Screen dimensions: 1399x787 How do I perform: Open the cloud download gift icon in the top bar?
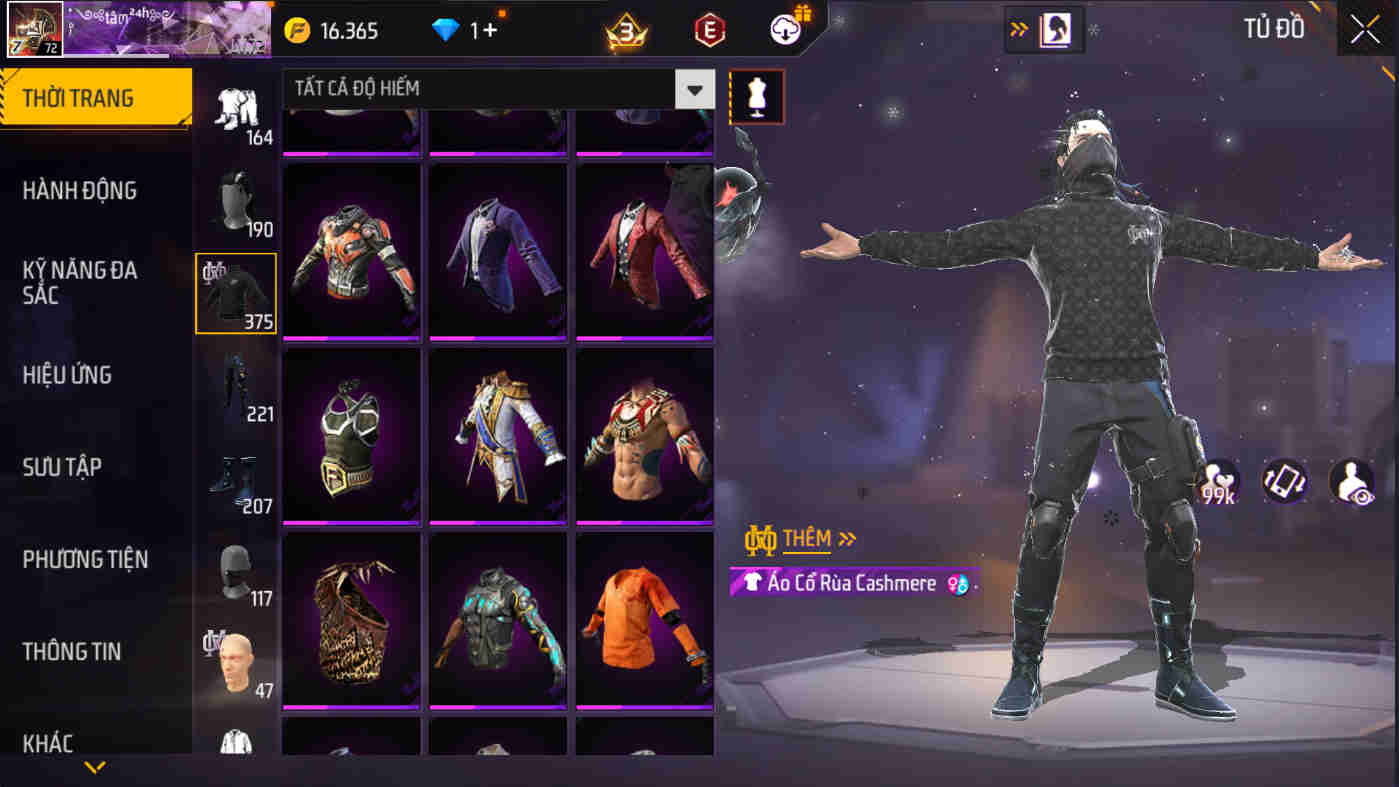click(784, 29)
